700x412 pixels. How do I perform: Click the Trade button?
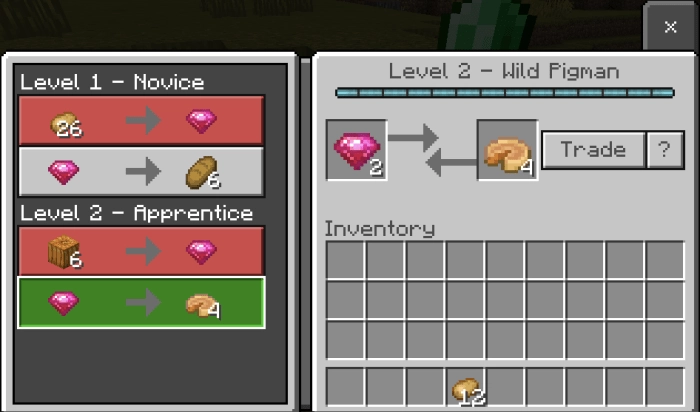pyautogui.click(x=593, y=150)
